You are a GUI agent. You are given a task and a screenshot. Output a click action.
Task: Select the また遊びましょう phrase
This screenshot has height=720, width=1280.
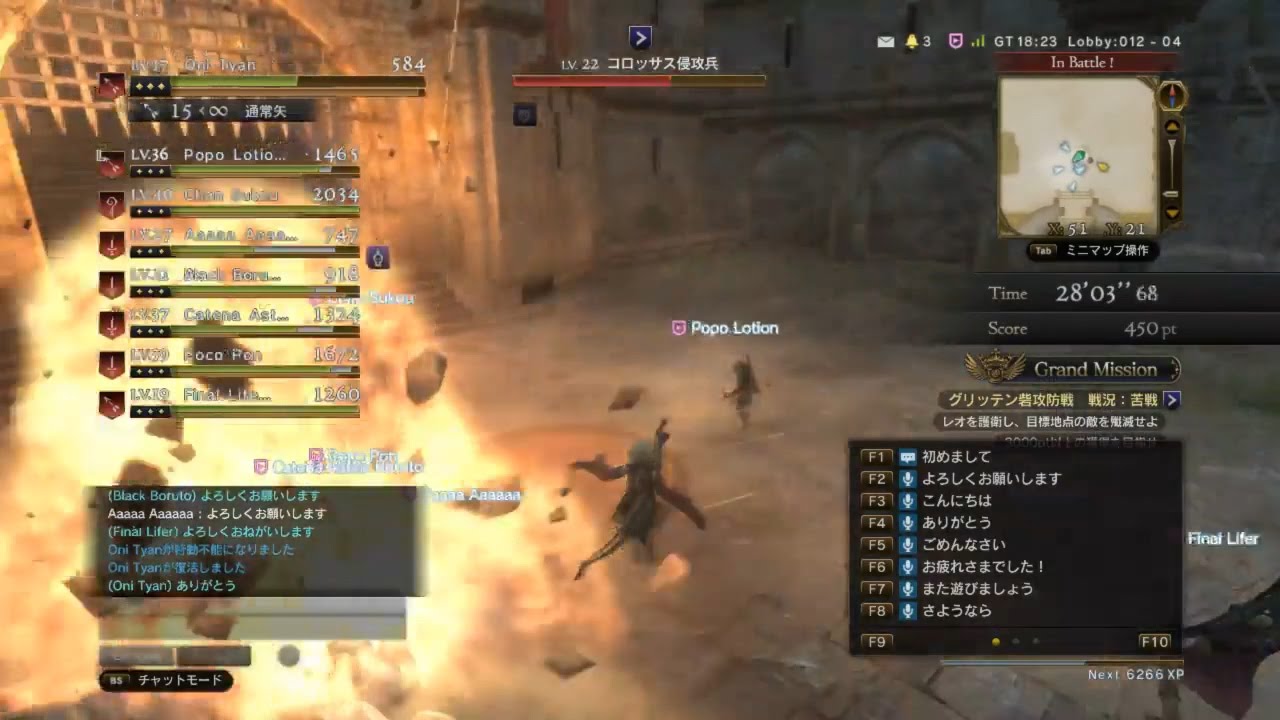click(x=977, y=589)
